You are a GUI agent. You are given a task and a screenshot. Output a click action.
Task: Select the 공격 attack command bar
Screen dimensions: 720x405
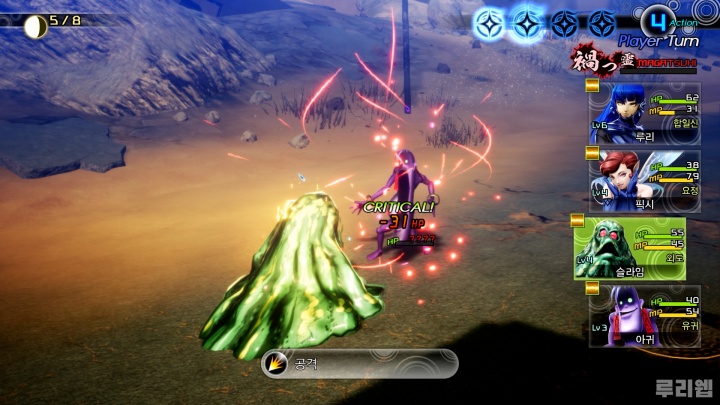pyautogui.click(x=359, y=363)
